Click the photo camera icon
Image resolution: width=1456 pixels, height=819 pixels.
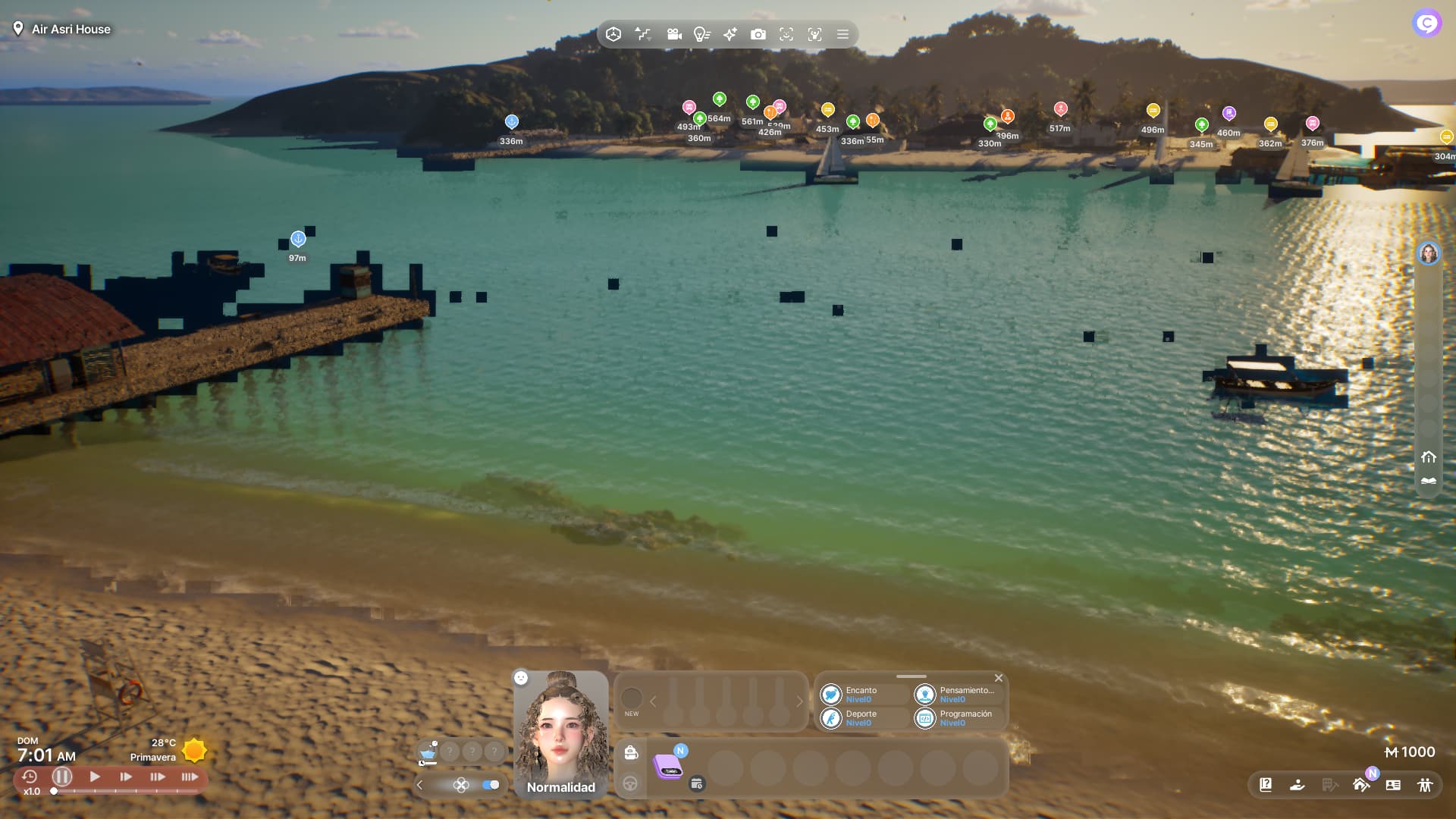pos(758,34)
